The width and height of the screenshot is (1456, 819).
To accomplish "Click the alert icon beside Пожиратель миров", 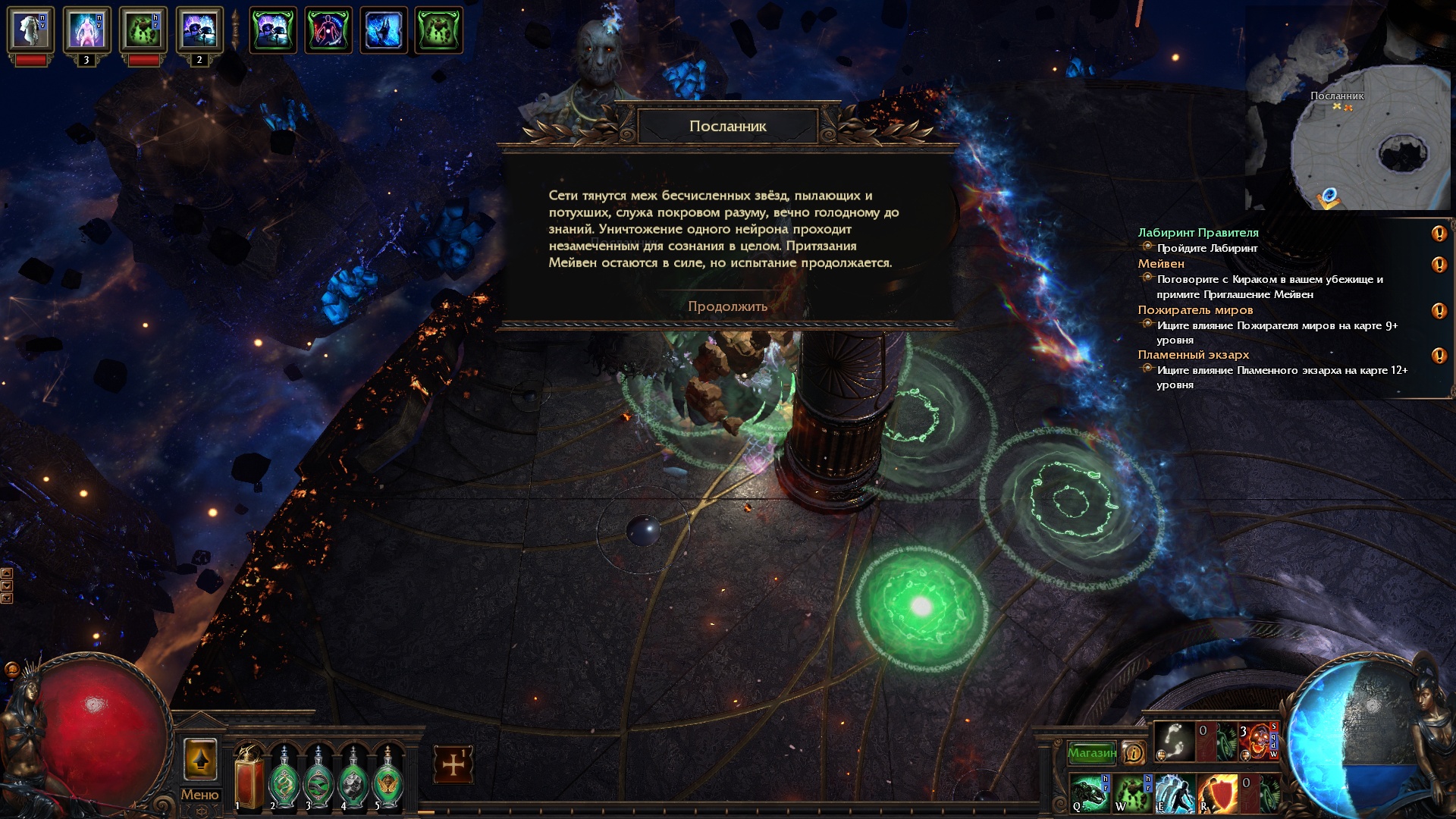I will coord(1439,311).
